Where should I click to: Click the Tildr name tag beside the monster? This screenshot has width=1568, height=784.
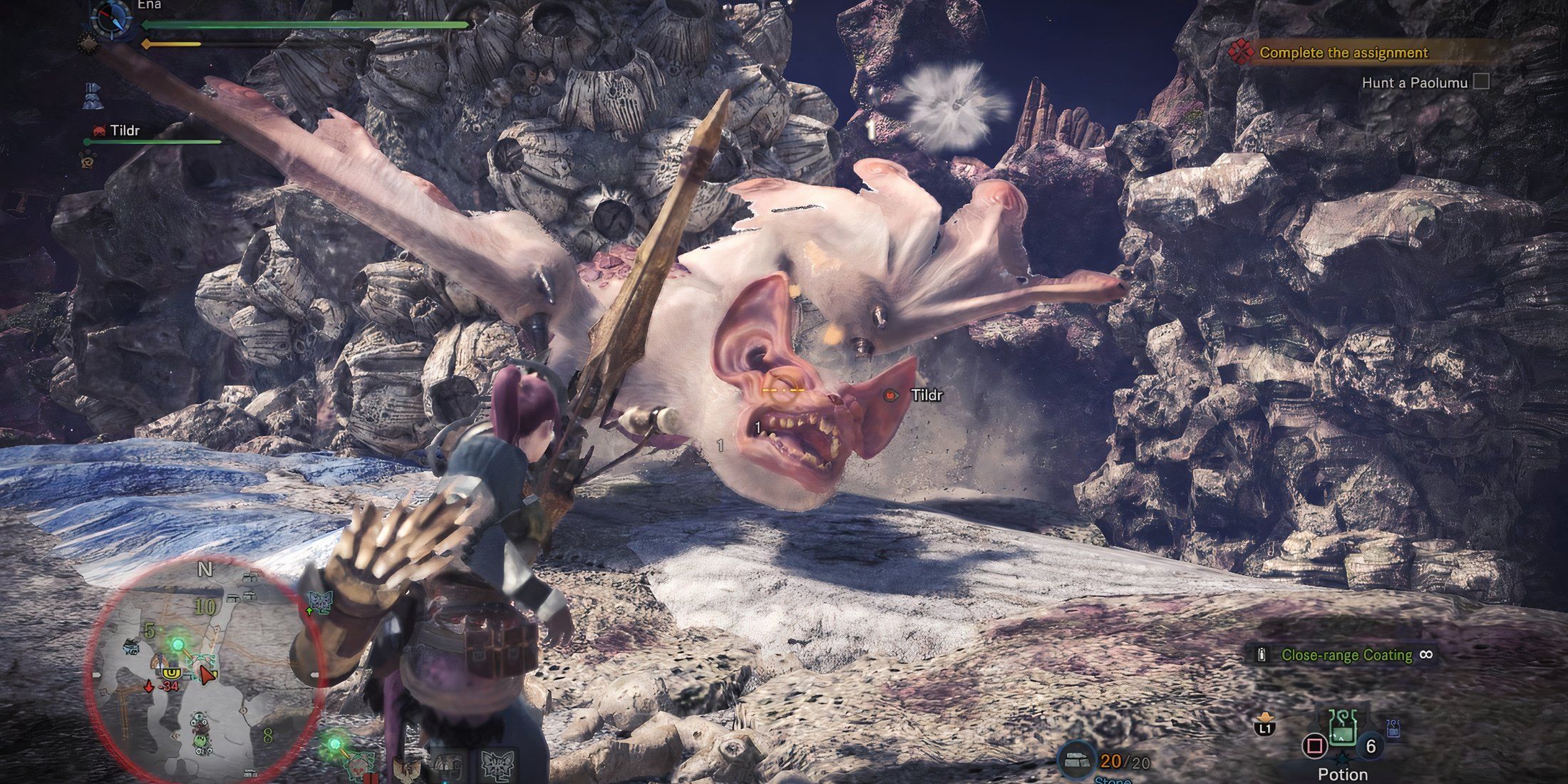tap(927, 395)
